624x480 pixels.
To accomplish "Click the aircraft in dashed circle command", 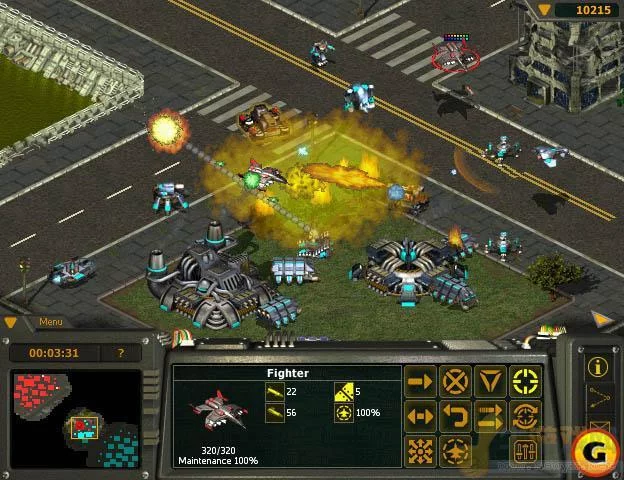I will coord(456,448).
